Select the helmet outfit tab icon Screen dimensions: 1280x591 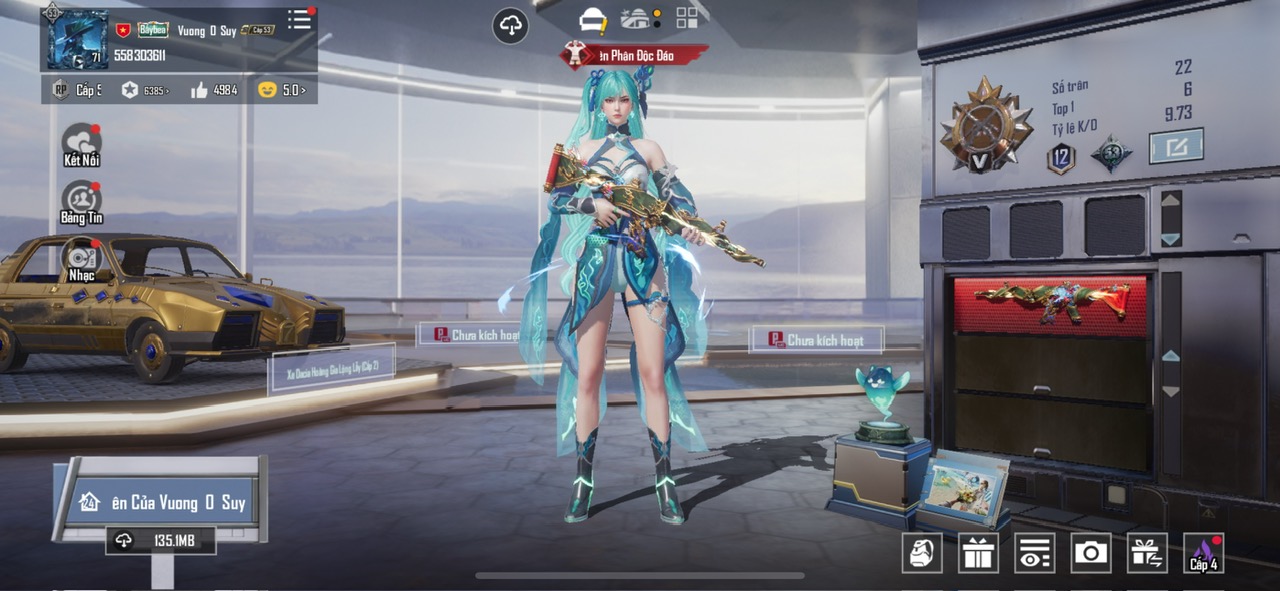(x=593, y=19)
